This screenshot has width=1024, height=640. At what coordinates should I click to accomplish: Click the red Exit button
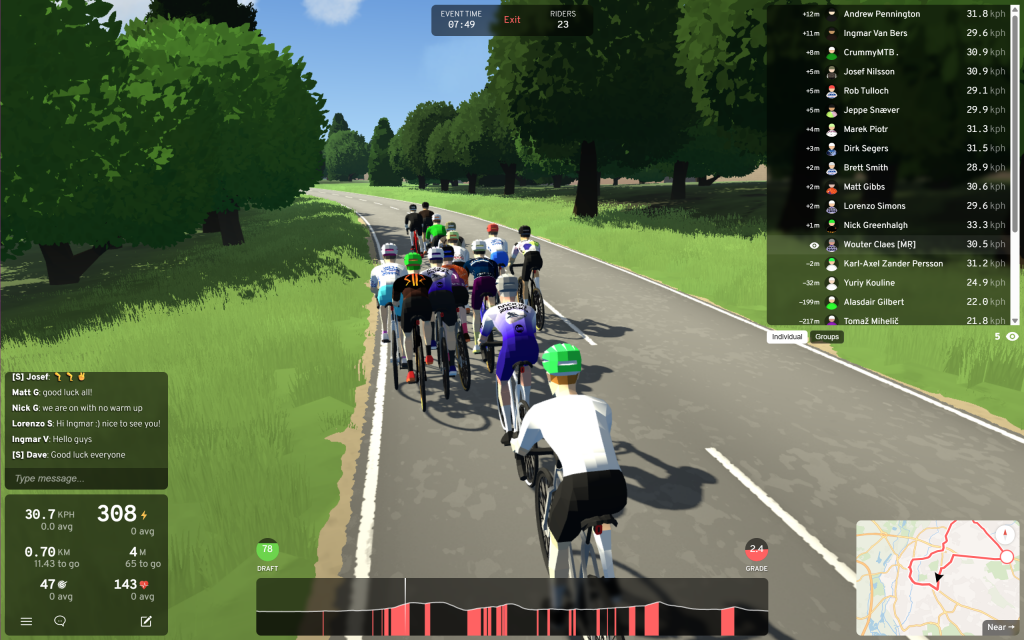click(x=512, y=20)
